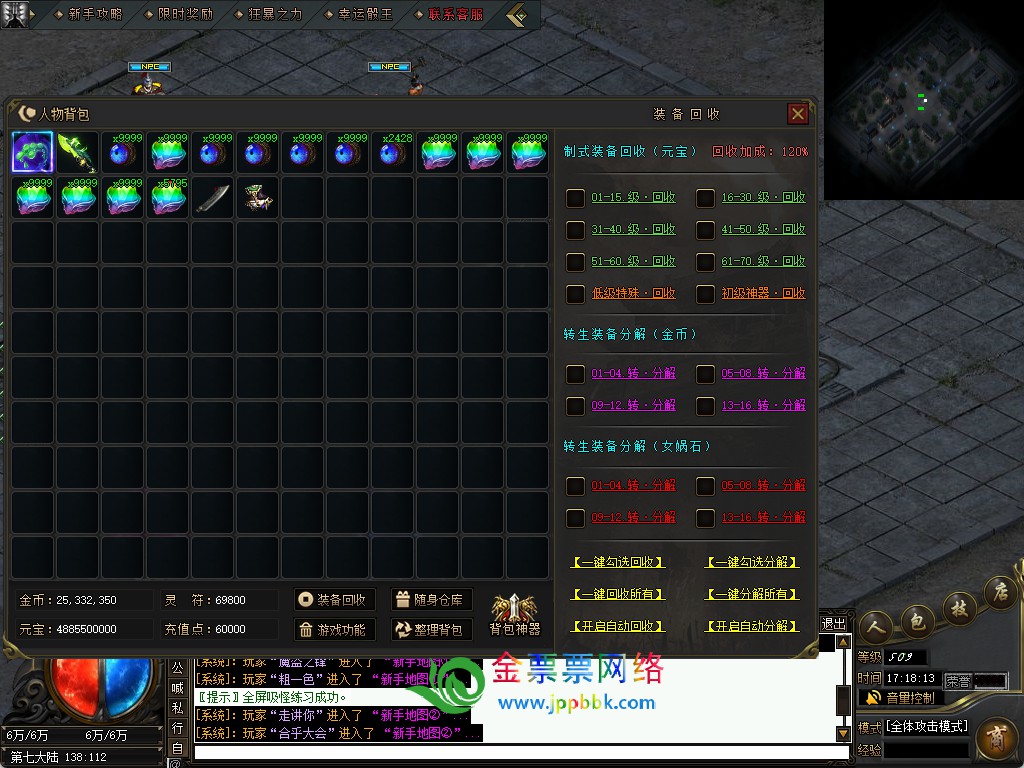
Task: Click the 【一键回收所有】 link
Action: (x=618, y=594)
